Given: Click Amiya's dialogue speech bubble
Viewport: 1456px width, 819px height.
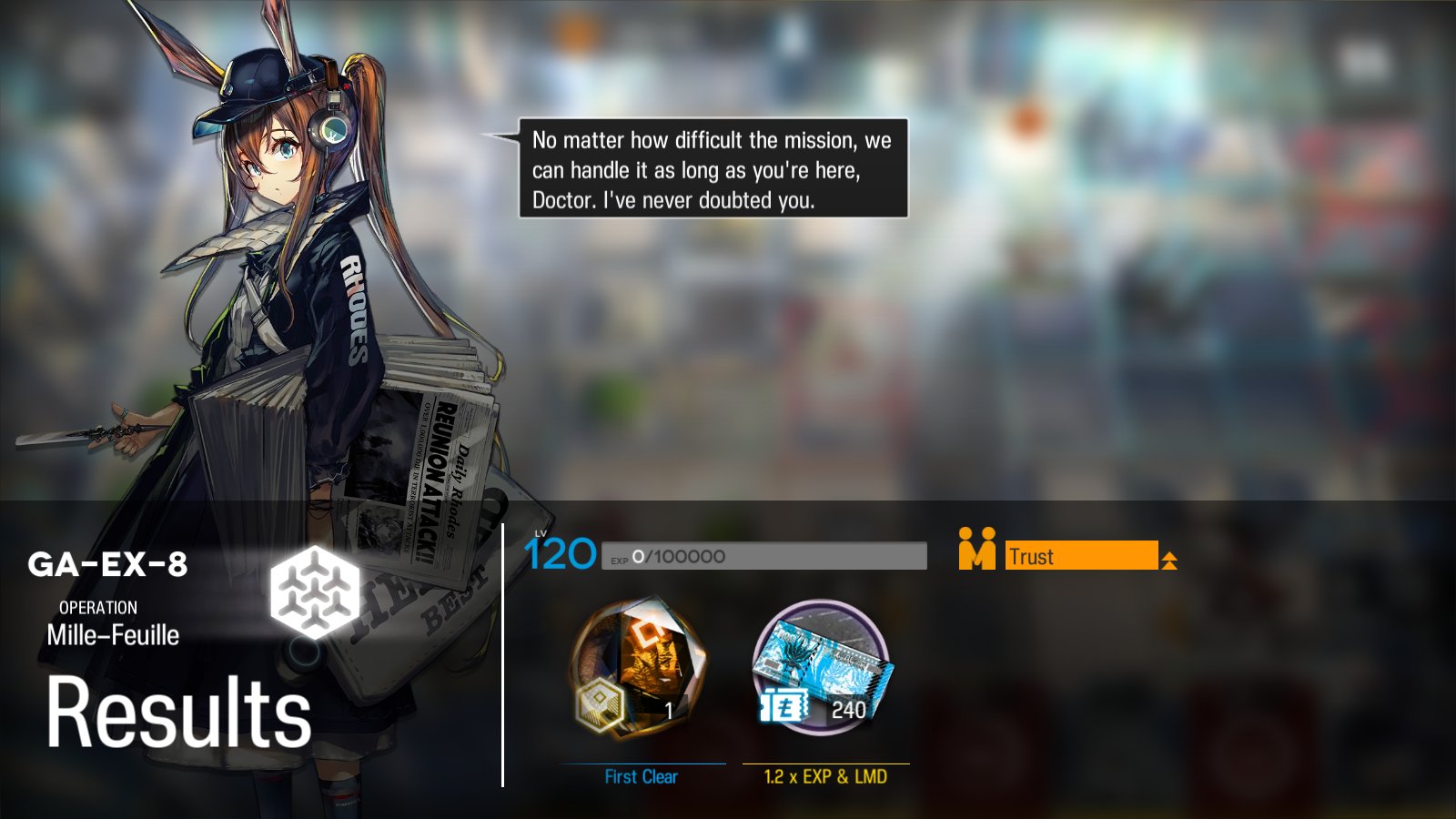Looking at the screenshot, I should tap(713, 167).
